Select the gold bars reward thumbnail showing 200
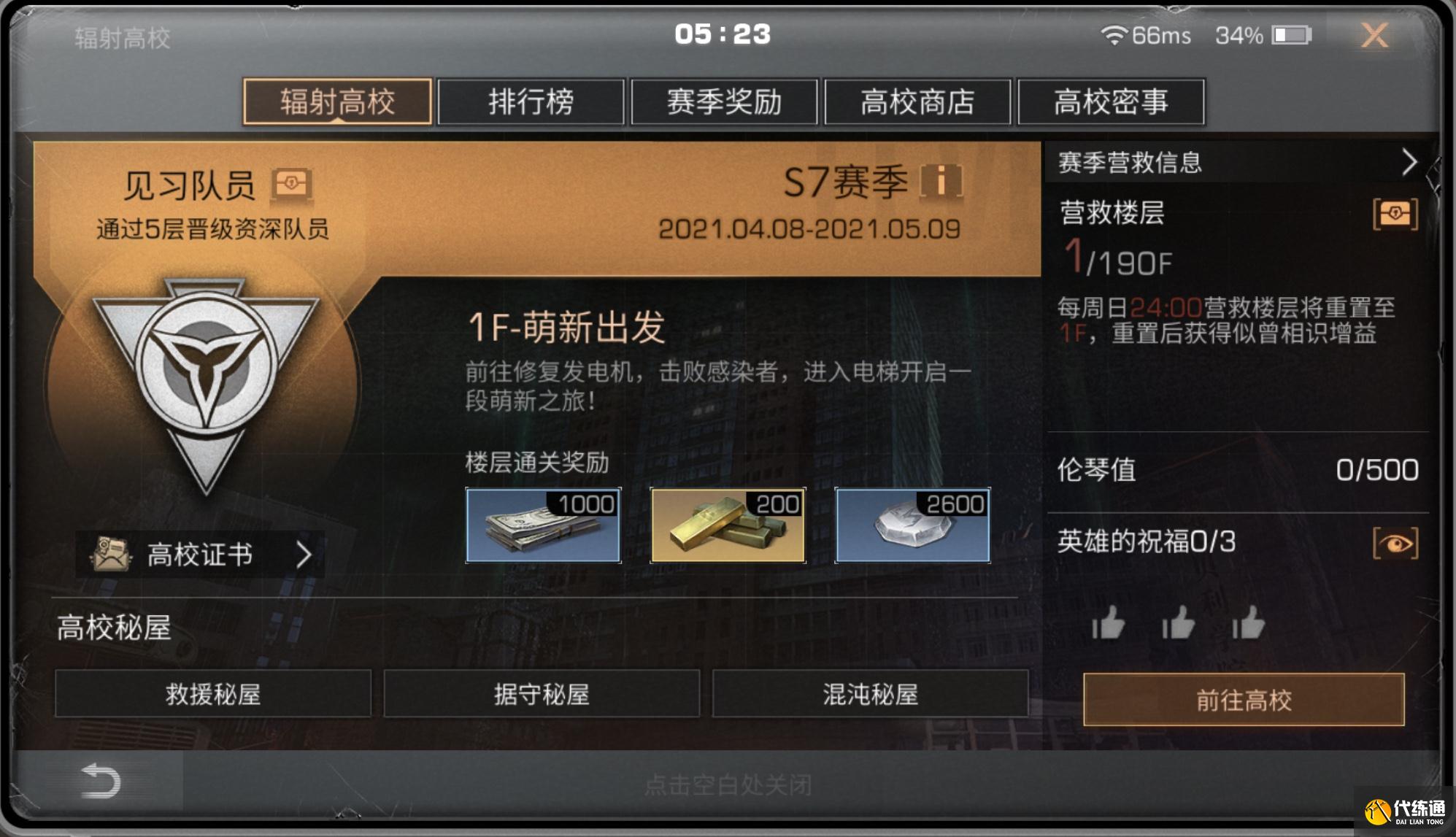Image resolution: width=1456 pixels, height=837 pixels. point(726,524)
